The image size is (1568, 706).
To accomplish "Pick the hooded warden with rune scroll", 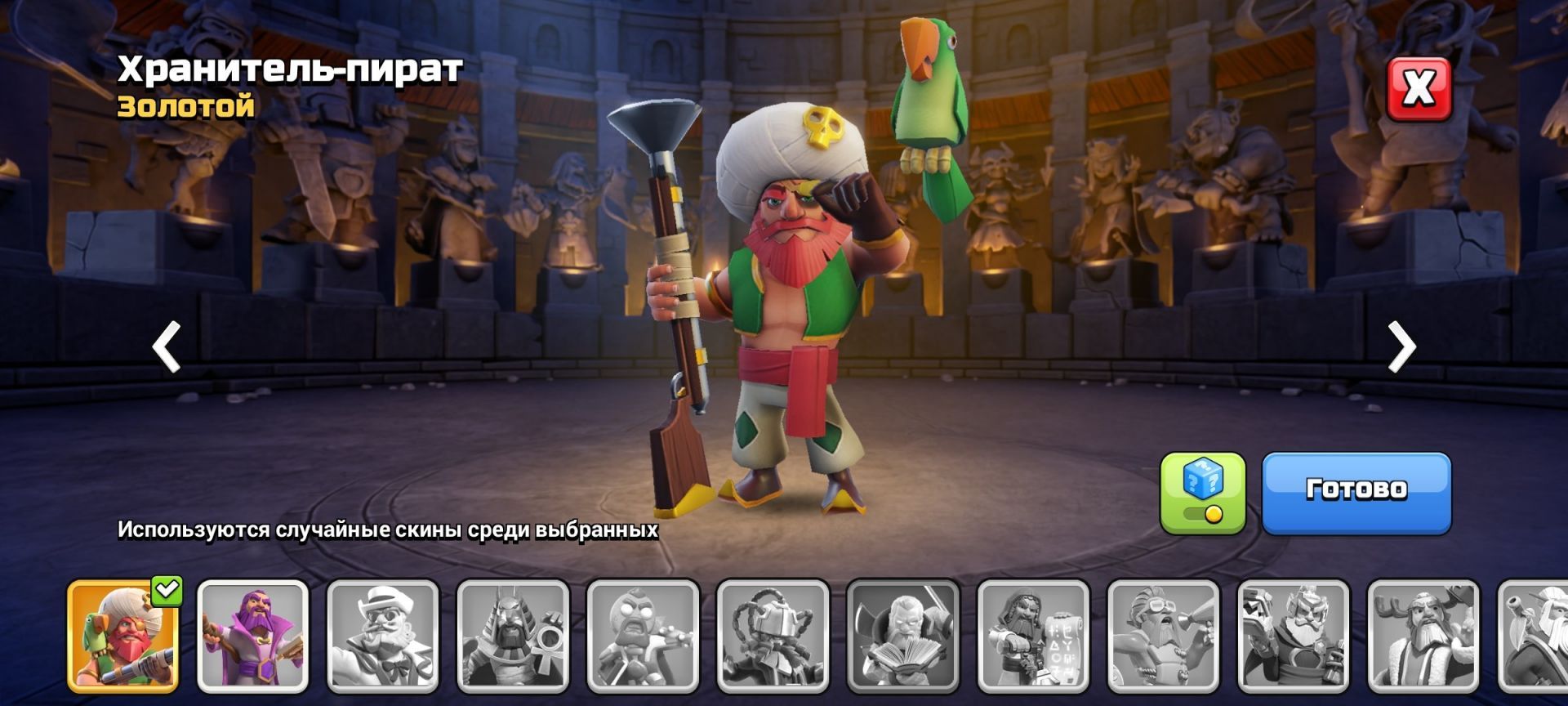I will [x=1033, y=636].
